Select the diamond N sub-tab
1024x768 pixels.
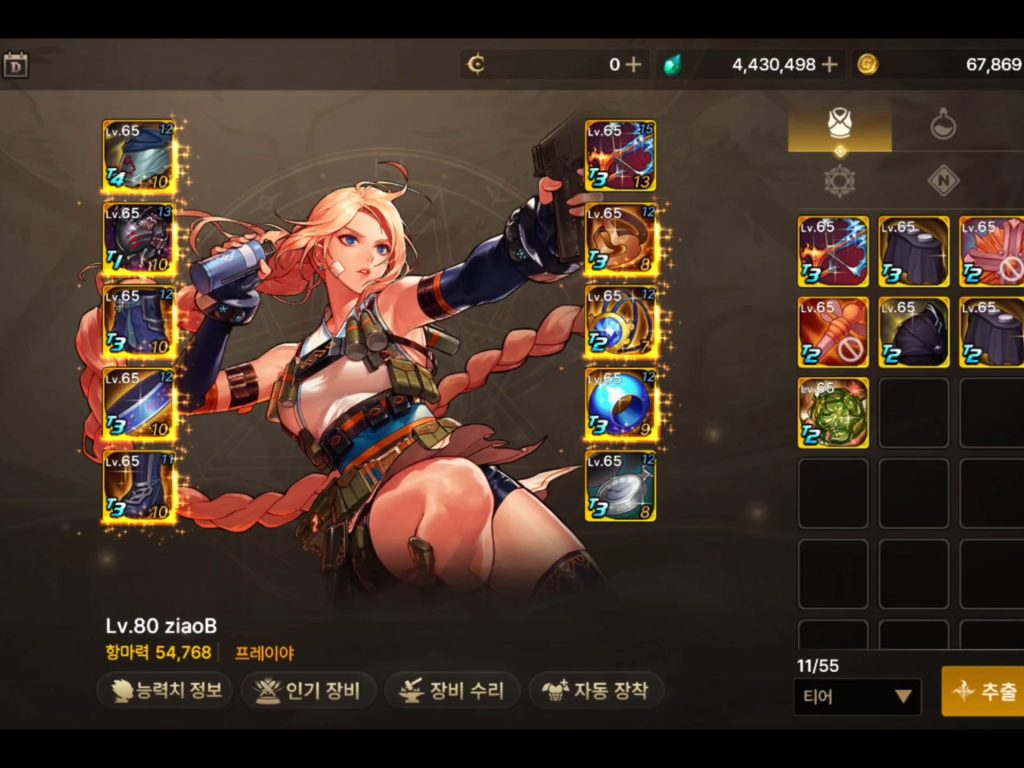click(942, 181)
